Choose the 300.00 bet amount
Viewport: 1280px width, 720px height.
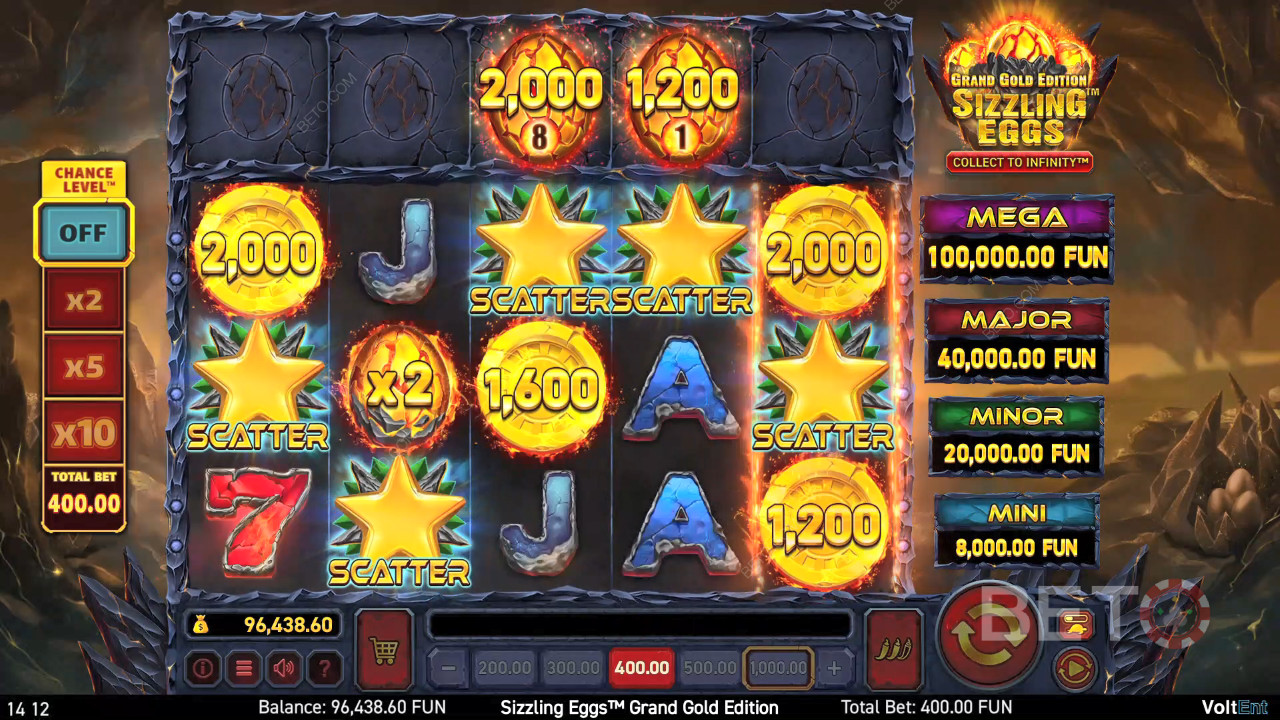click(x=571, y=668)
